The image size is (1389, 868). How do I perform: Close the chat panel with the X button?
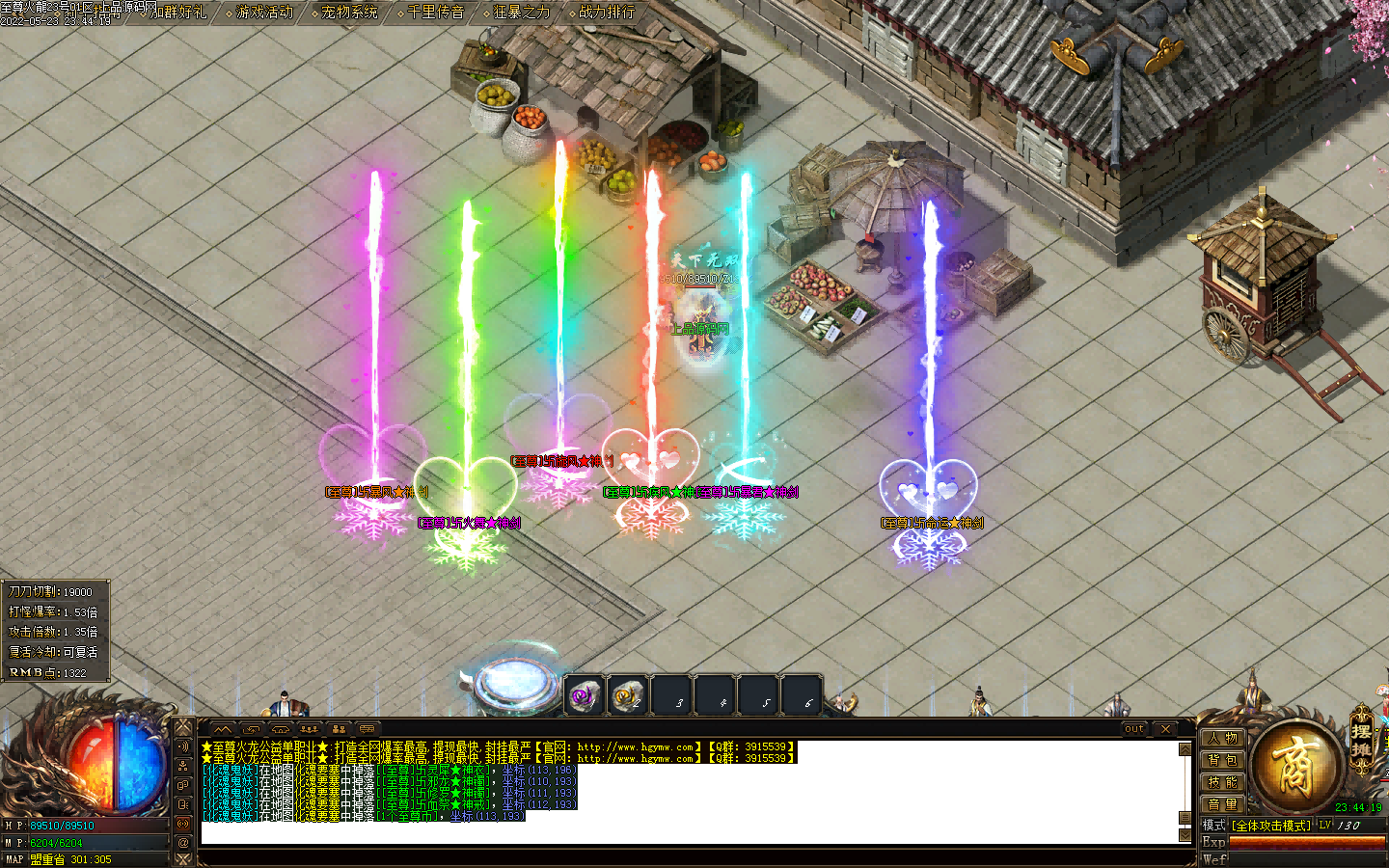(x=1165, y=729)
